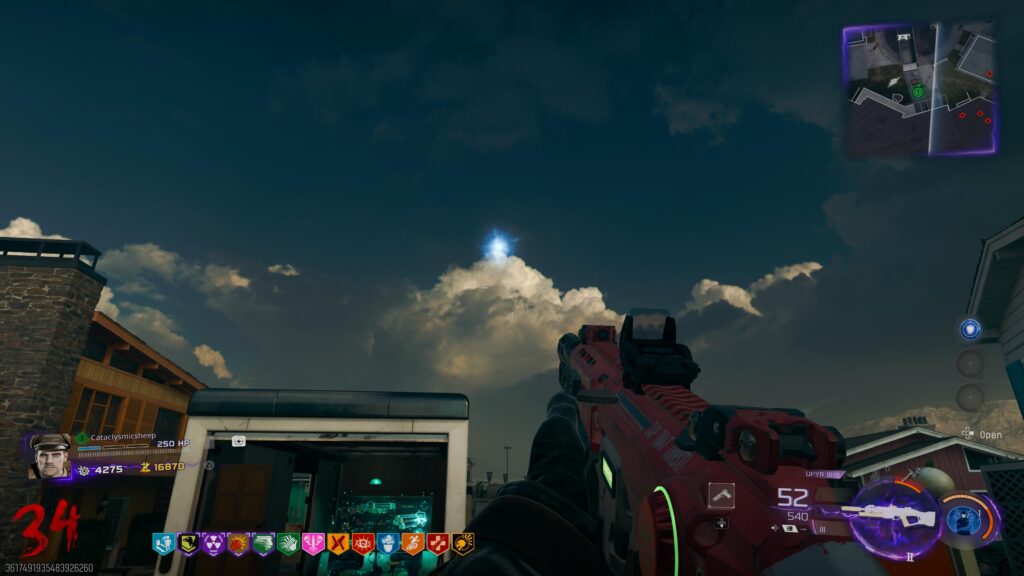Click the sun-burst skull perk icon
This screenshot has width=1024, height=576.
click(463, 544)
